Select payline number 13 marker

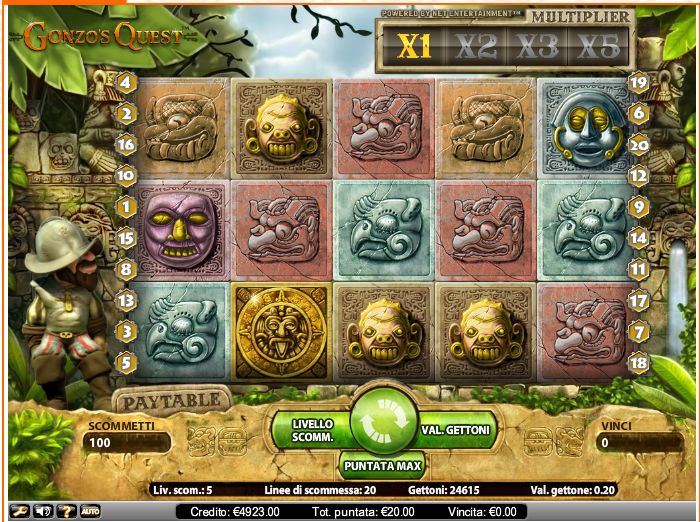(x=126, y=299)
